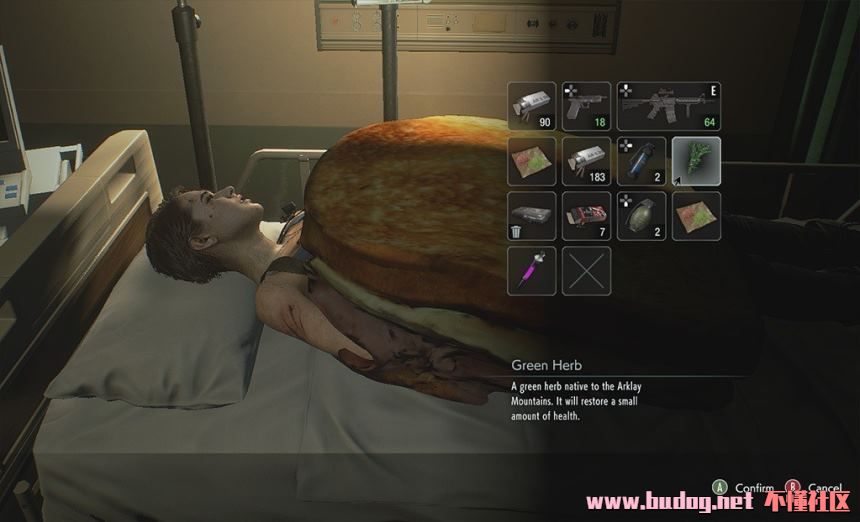Screen dimensions: 860x522
Task: Click the highlighted Green Herb slot
Action: [x=696, y=161]
